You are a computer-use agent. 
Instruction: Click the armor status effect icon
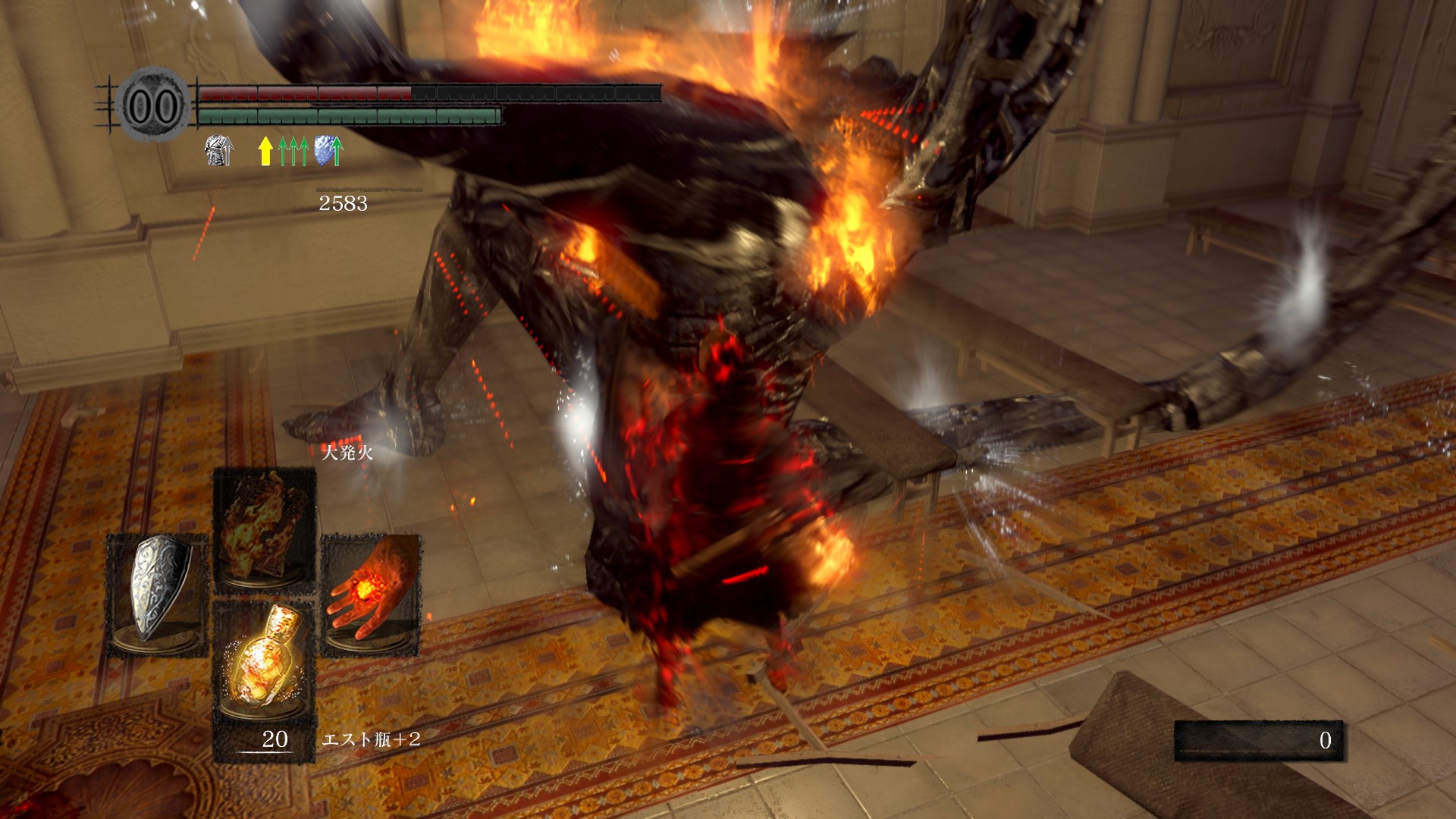point(219,150)
